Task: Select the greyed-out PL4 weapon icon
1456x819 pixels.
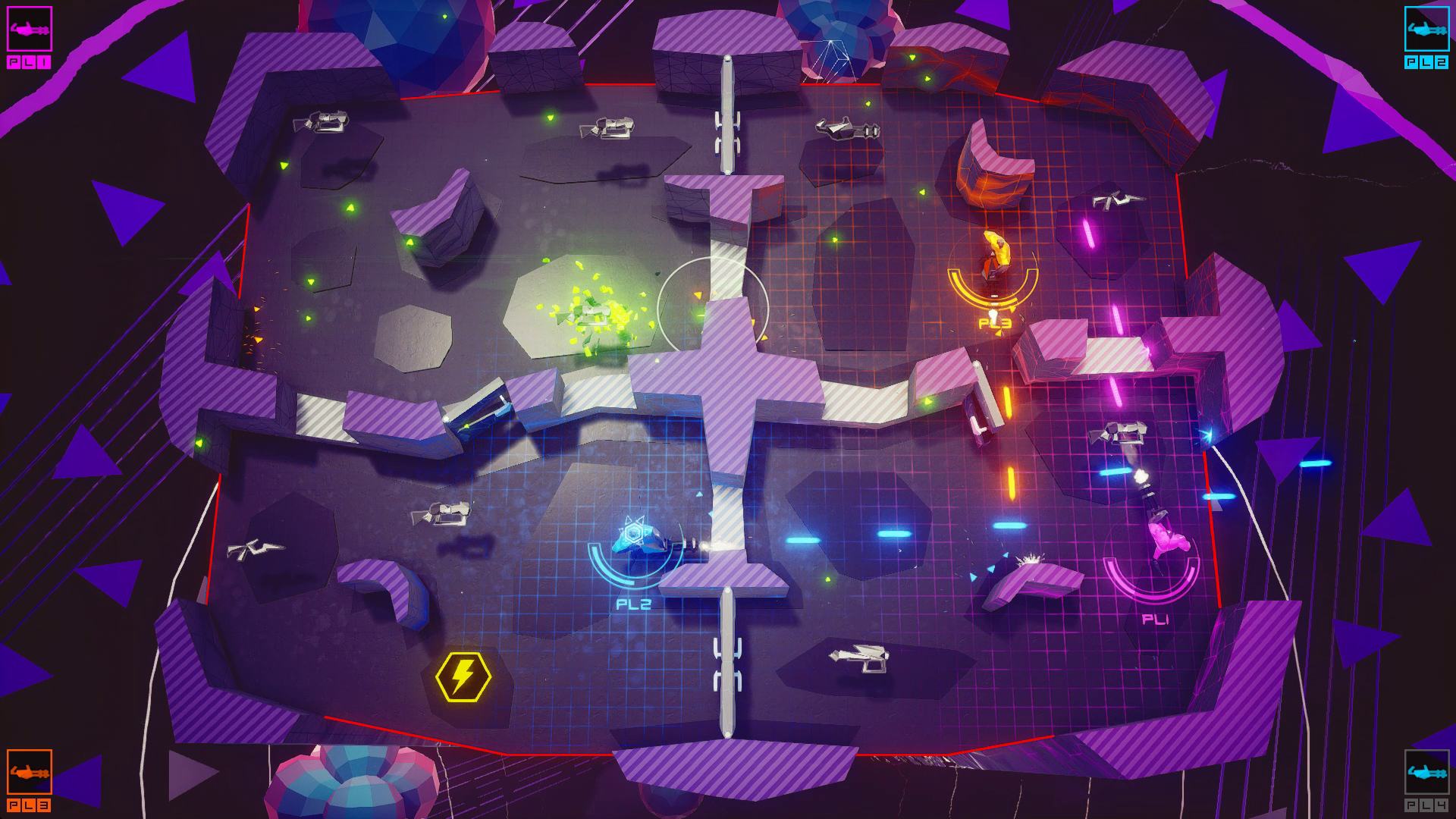Action: click(1426, 772)
